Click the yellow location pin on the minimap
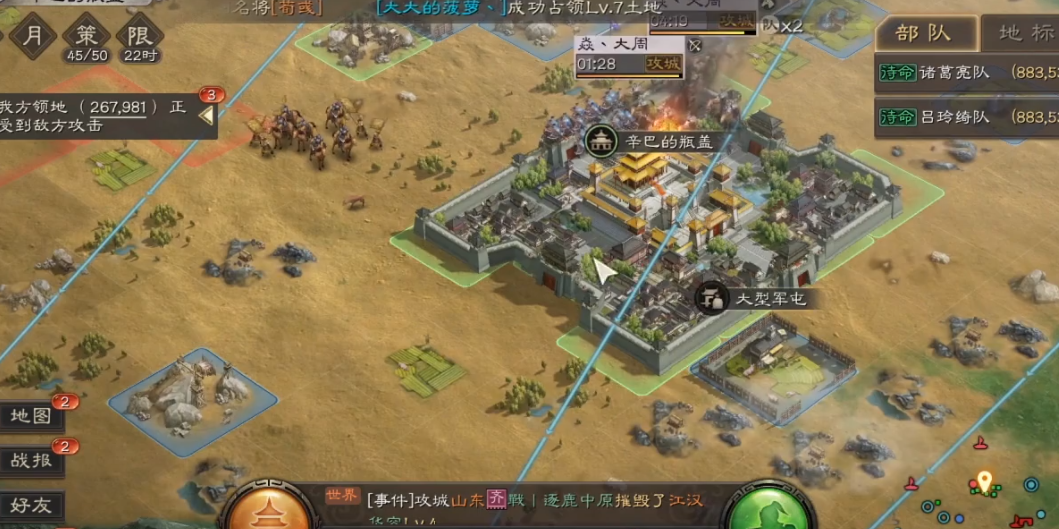The image size is (1059, 529). 984,481
